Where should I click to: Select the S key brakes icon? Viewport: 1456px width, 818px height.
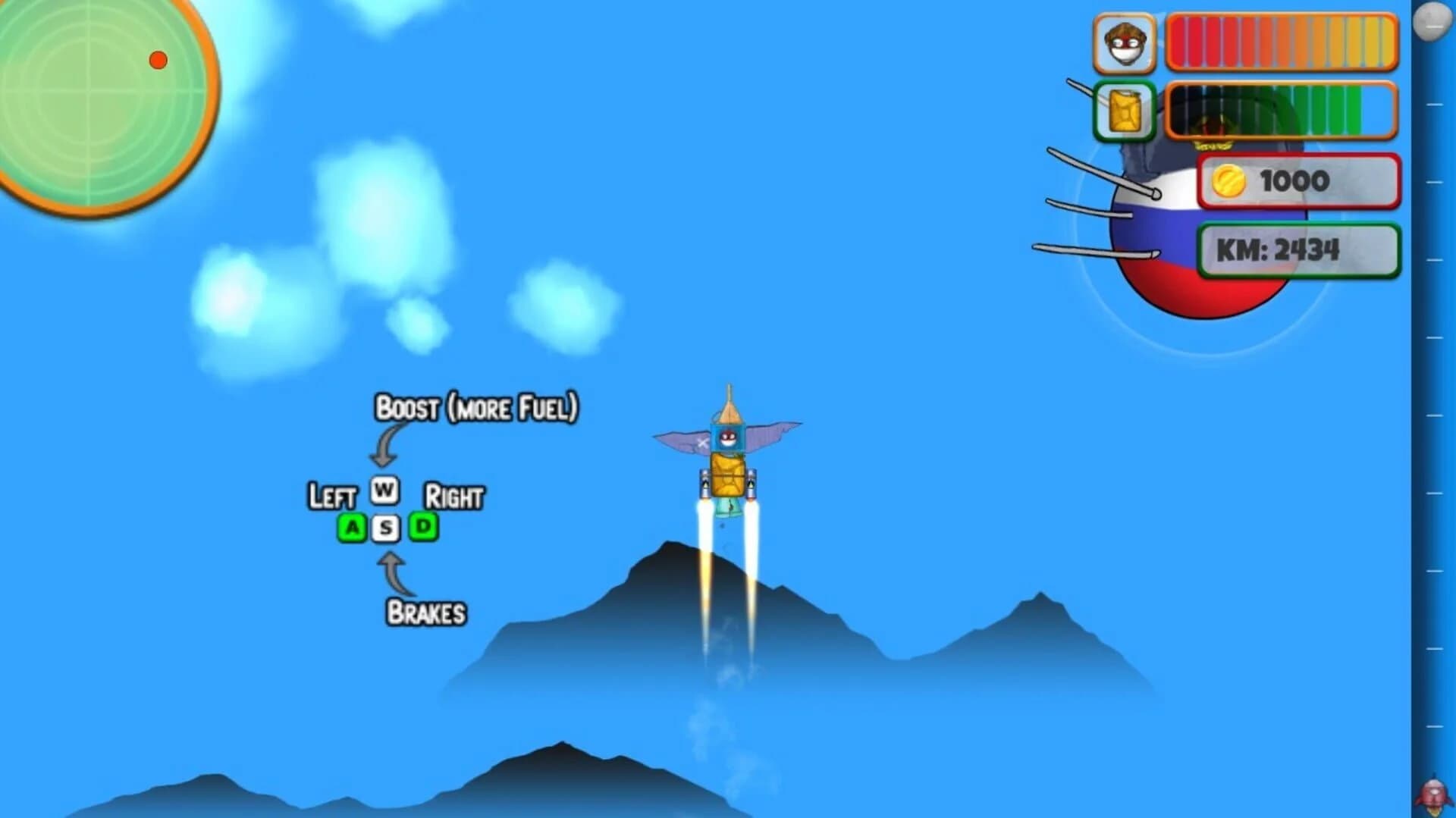[385, 526]
